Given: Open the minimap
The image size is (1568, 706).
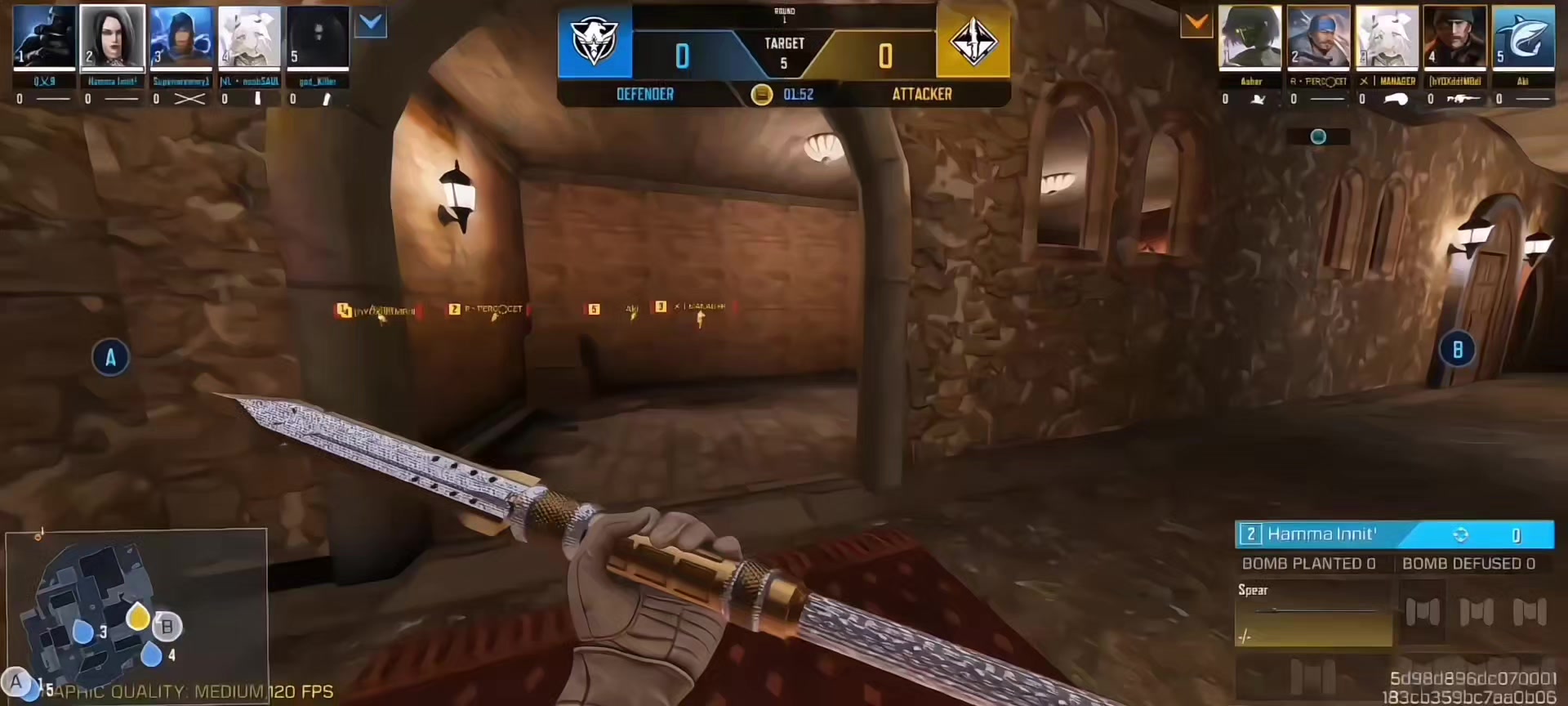Looking at the screenshot, I should tap(136, 611).
